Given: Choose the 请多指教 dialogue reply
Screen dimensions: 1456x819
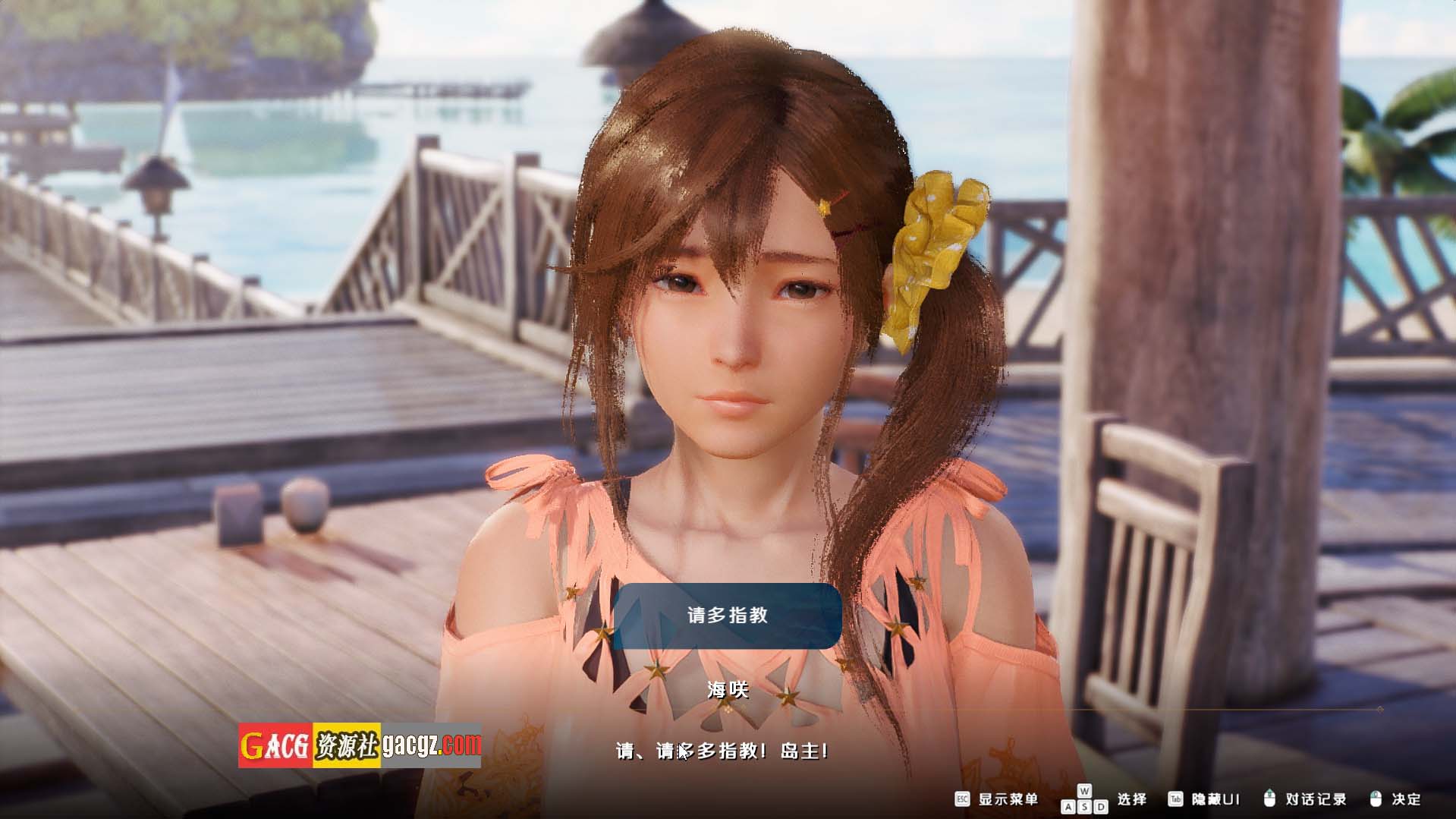Looking at the screenshot, I should click(727, 616).
